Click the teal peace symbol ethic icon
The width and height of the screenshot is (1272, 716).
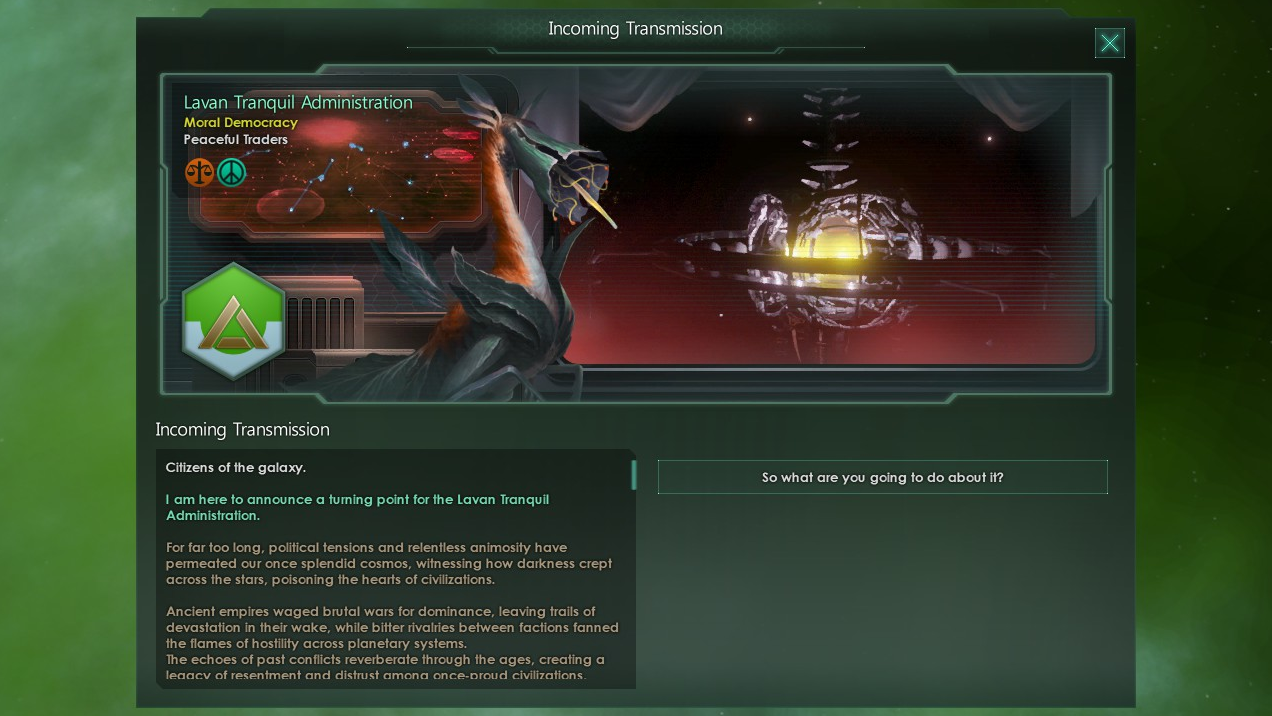click(x=231, y=172)
